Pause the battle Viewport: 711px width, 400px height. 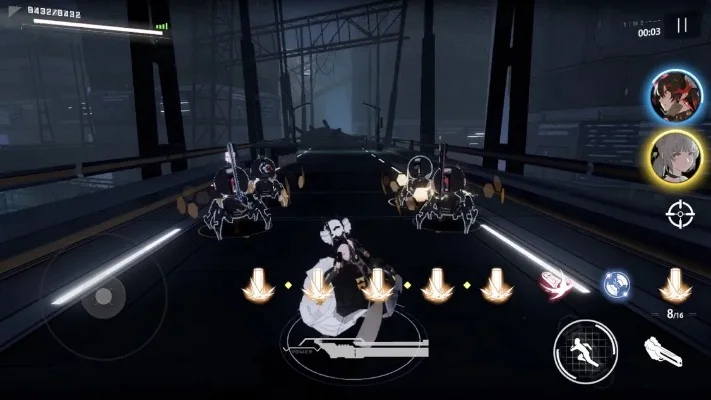683,26
